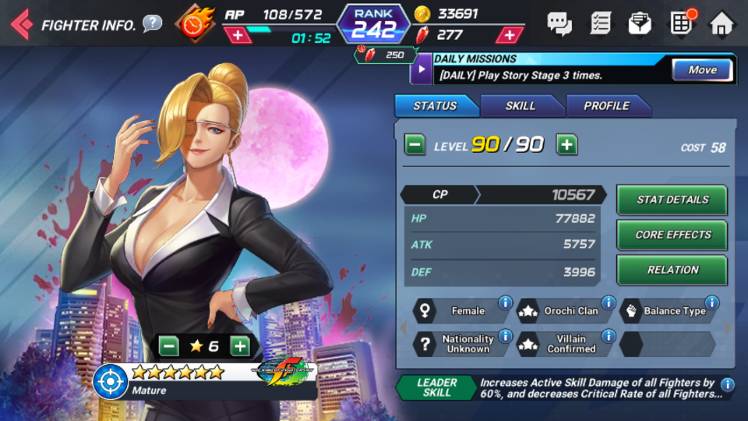Move to the daily mission stage
This screenshot has height=421, width=748.
click(701, 70)
